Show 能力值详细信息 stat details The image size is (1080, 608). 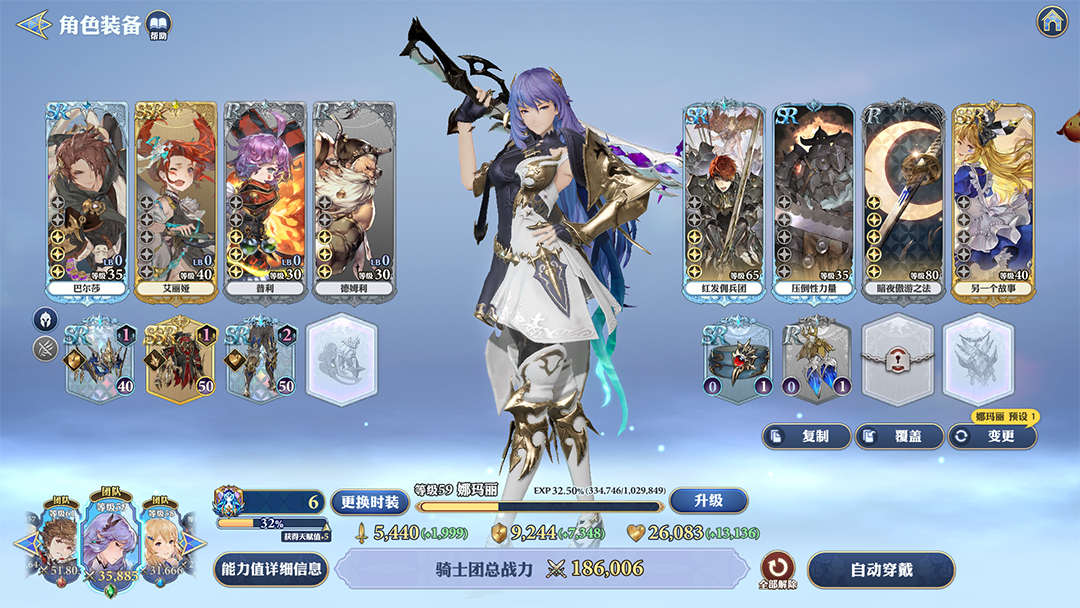[x=271, y=569]
